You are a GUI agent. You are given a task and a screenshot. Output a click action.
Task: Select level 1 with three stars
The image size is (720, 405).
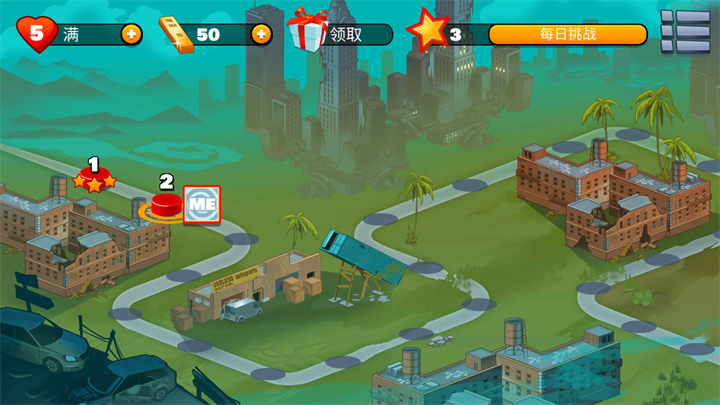(x=94, y=181)
